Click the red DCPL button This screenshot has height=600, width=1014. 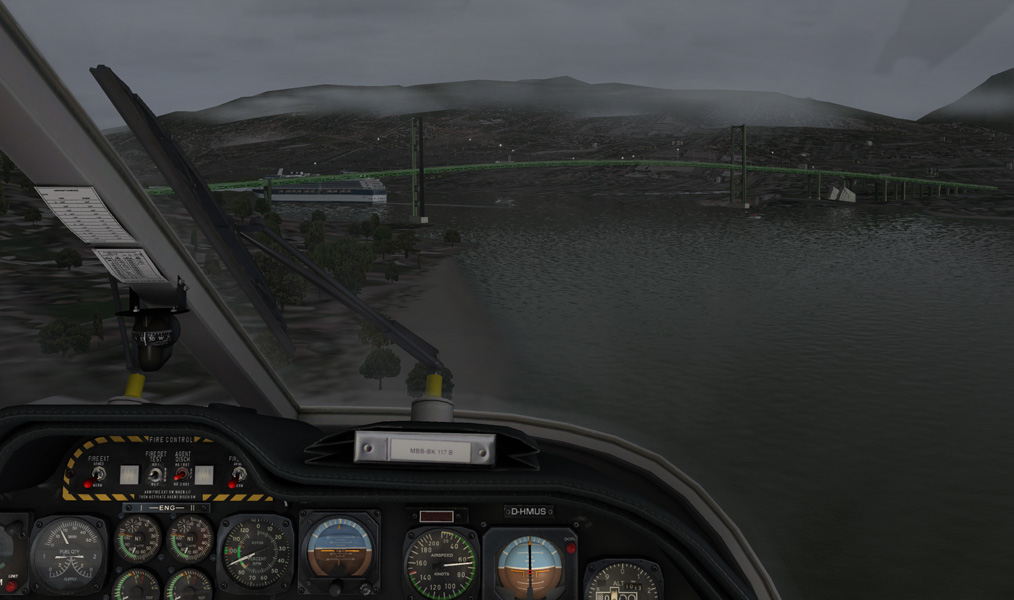571,548
